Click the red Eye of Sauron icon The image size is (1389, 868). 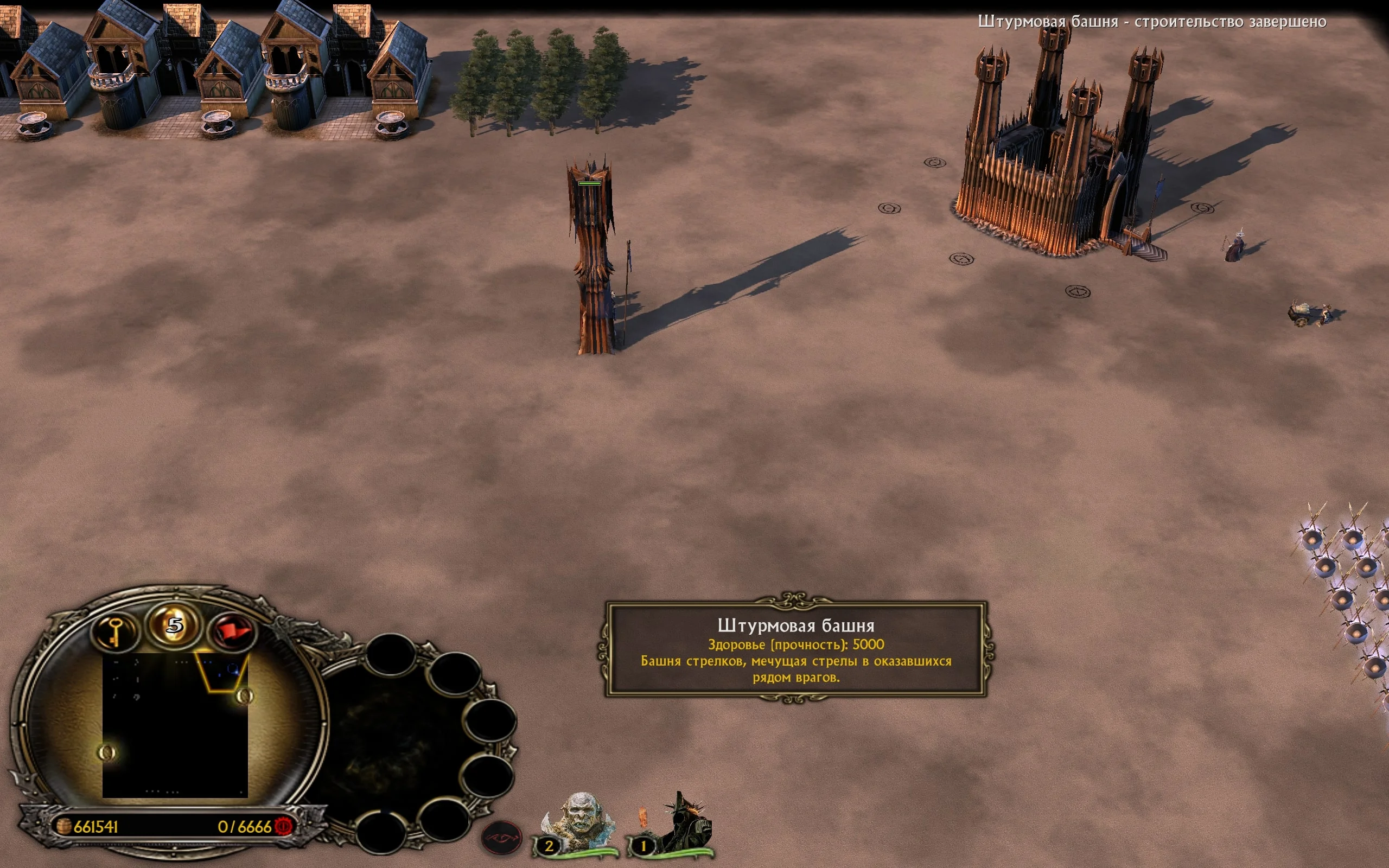pos(501,839)
